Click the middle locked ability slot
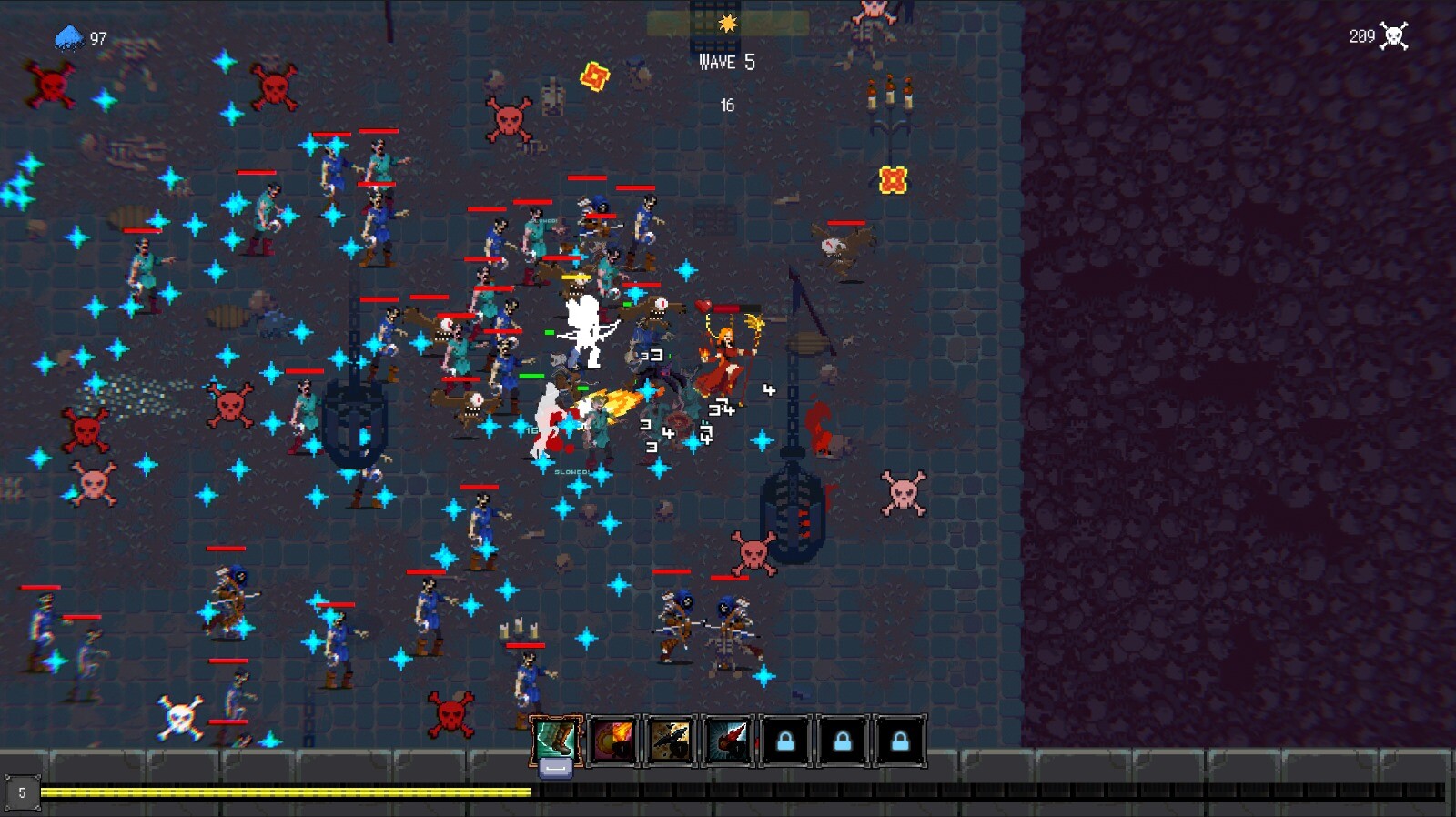 tap(844, 739)
